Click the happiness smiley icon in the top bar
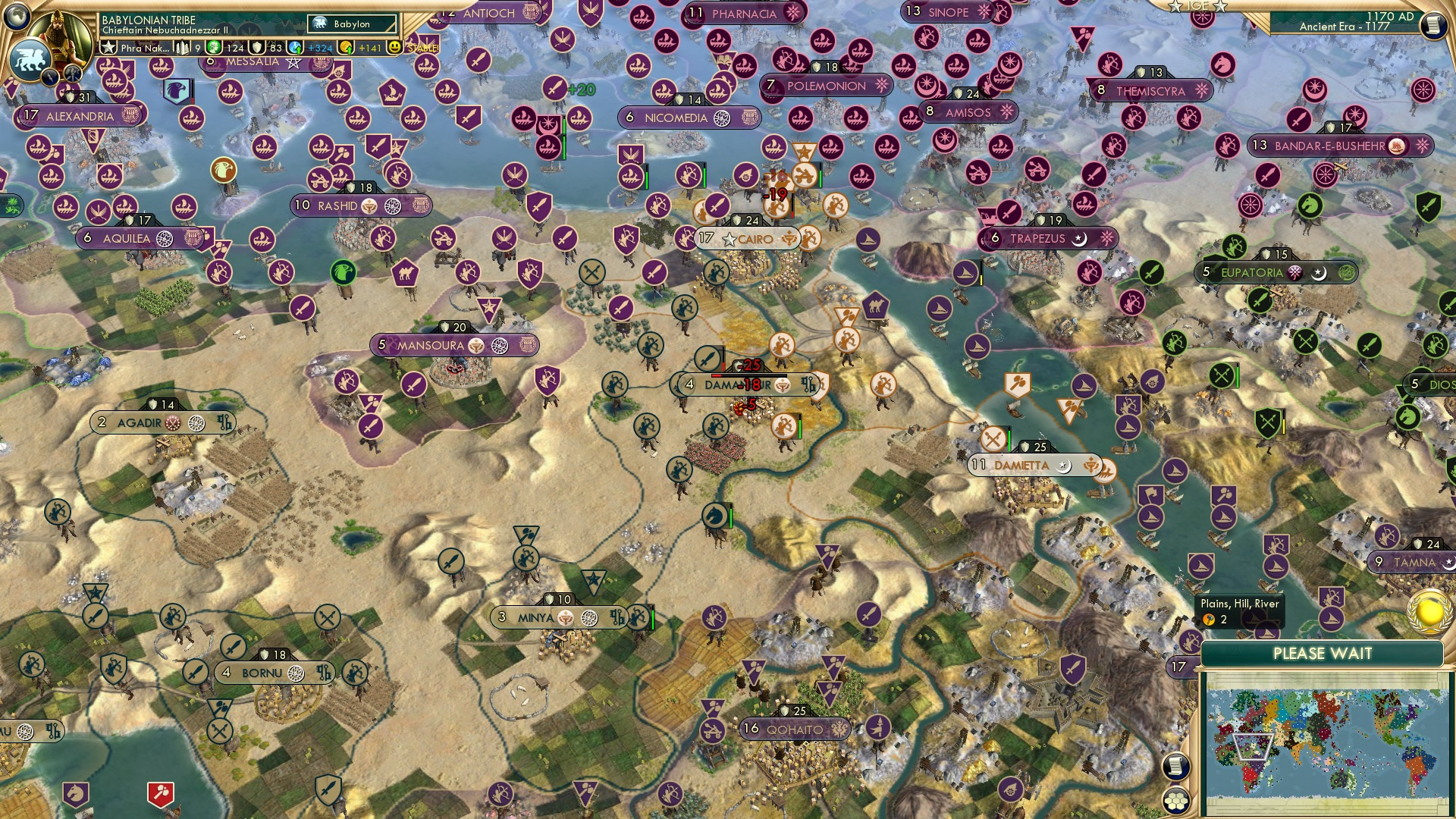 pyautogui.click(x=395, y=47)
